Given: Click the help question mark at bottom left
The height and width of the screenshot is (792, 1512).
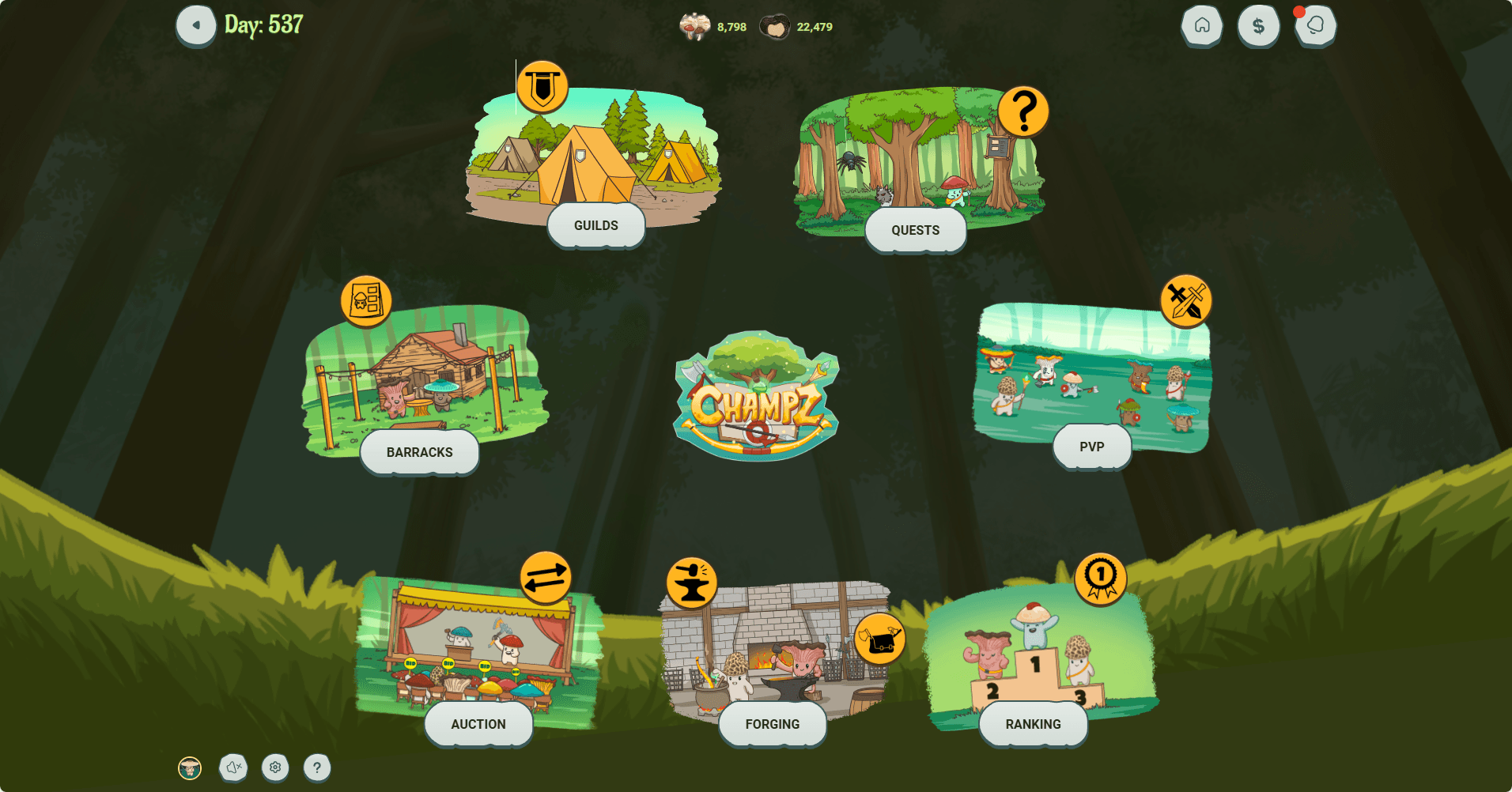Looking at the screenshot, I should (x=316, y=767).
